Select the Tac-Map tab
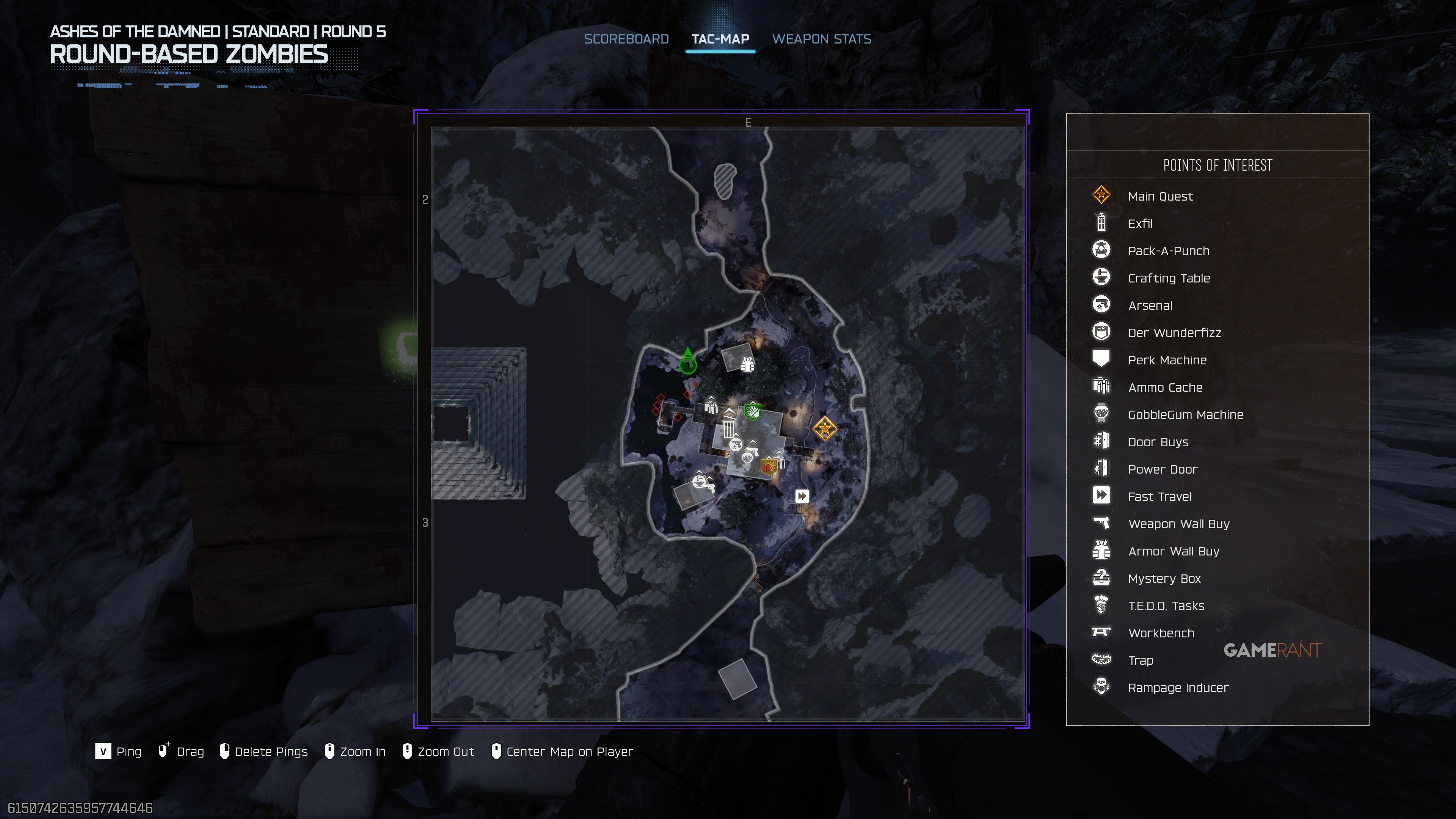1456x819 pixels. (x=720, y=39)
